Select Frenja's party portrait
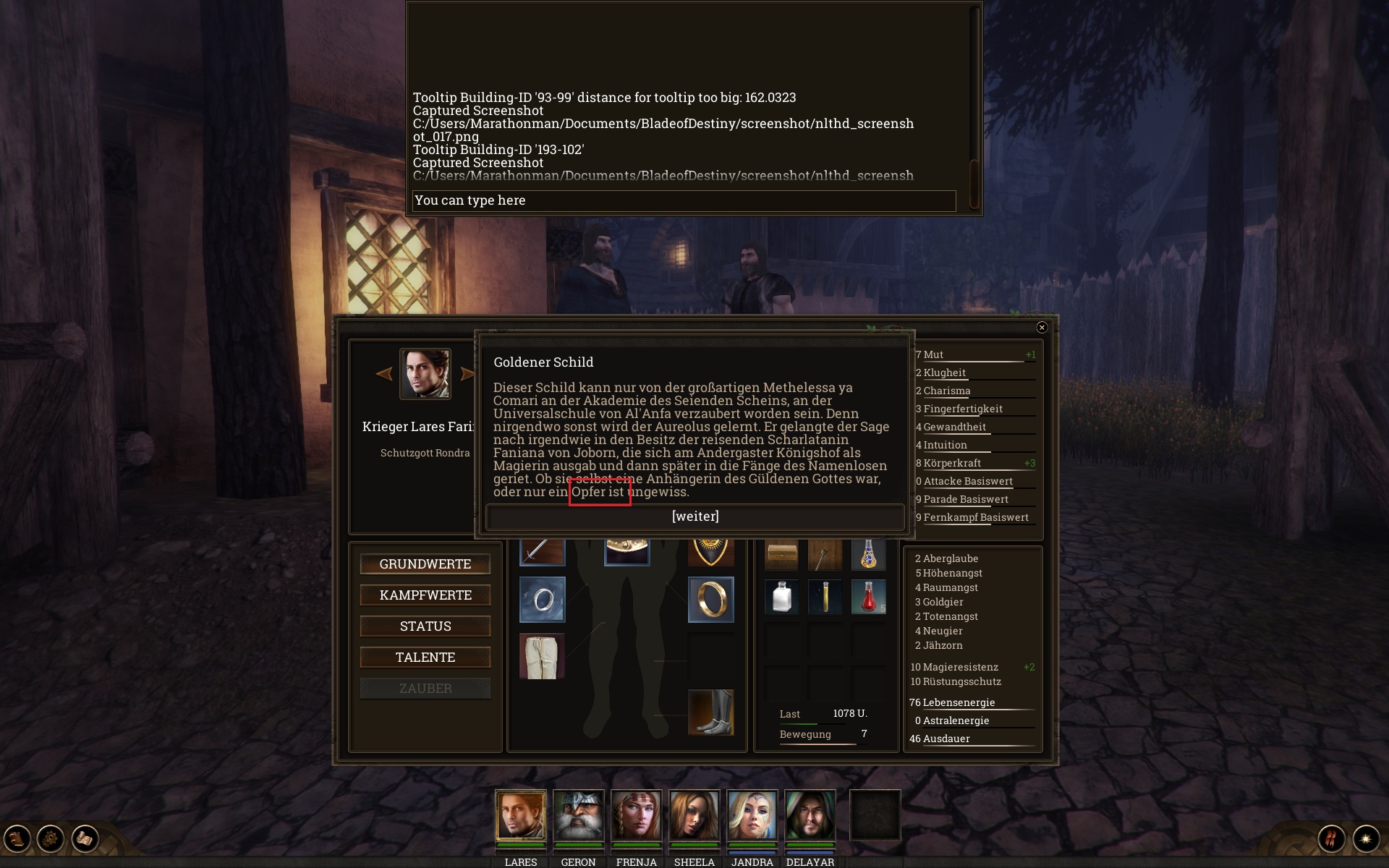 coord(636,815)
